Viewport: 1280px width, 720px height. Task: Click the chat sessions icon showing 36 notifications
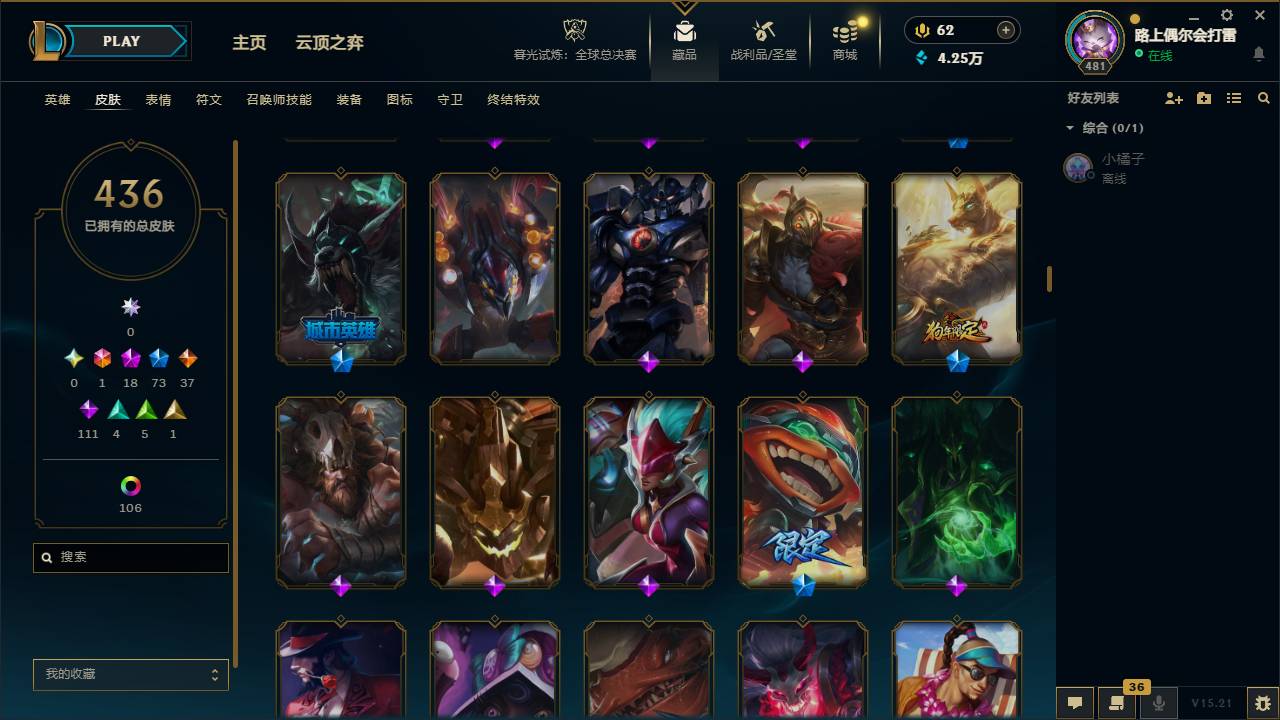pos(1115,703)
